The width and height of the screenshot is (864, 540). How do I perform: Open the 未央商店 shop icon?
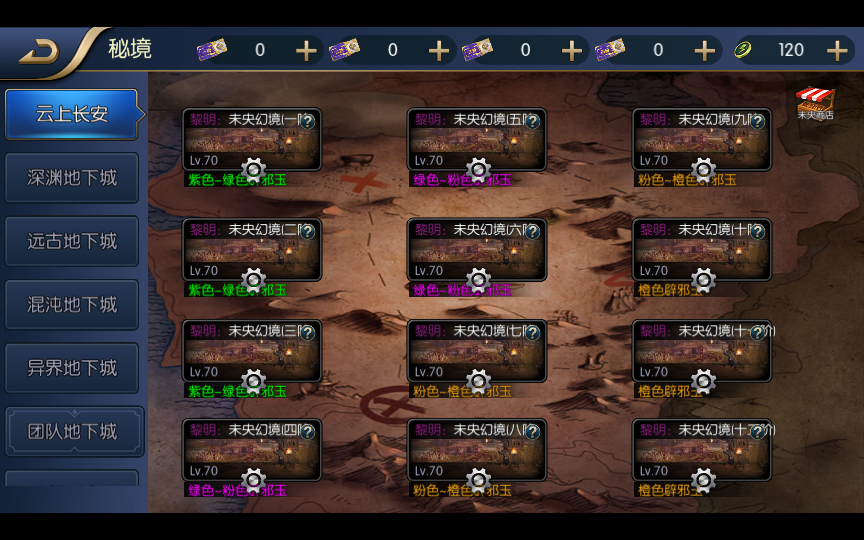click(x=815, y=103)
